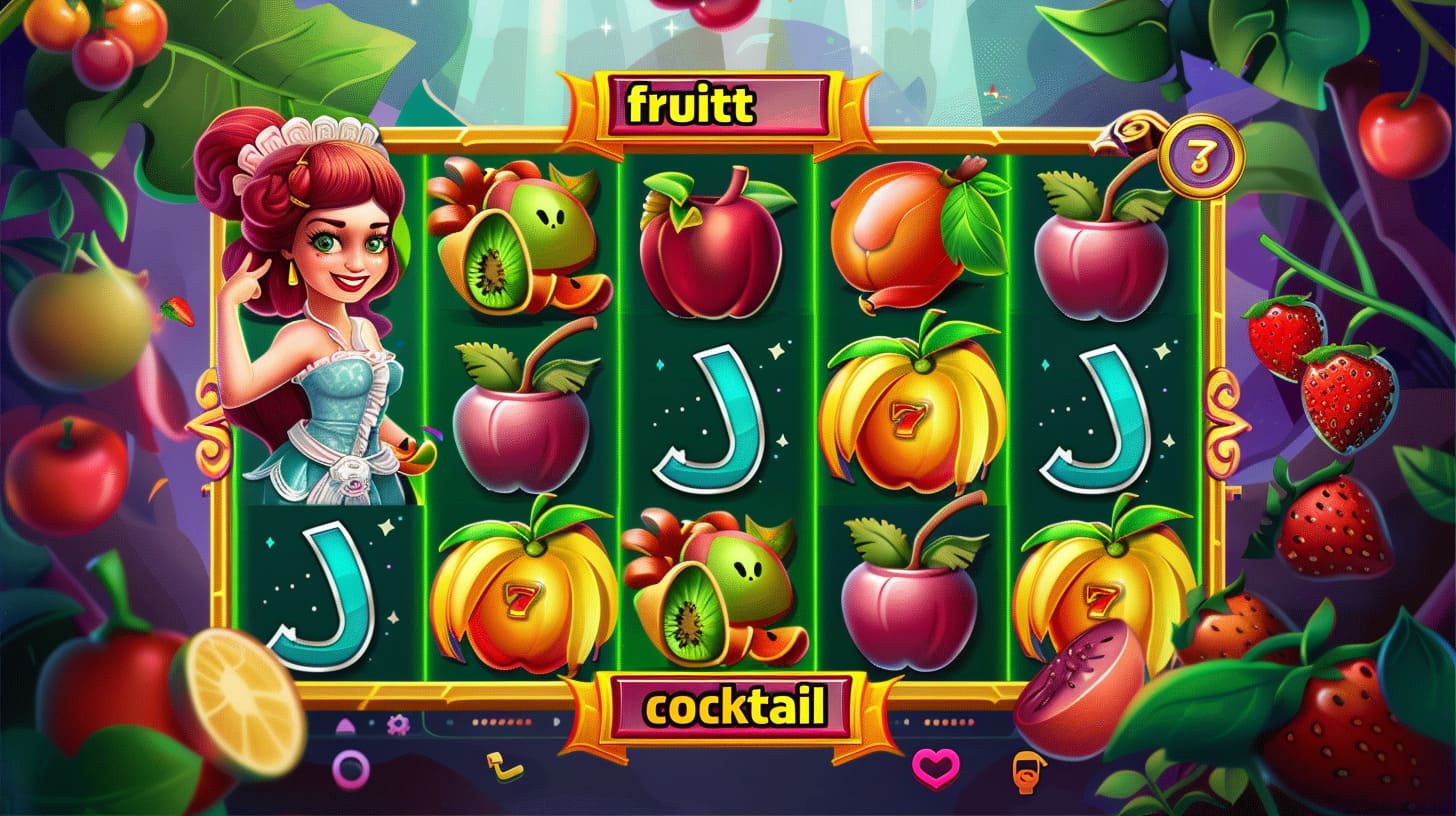Select the purple circle spin icon
This screenshot has height=816, width=1456.
[349, 767]
